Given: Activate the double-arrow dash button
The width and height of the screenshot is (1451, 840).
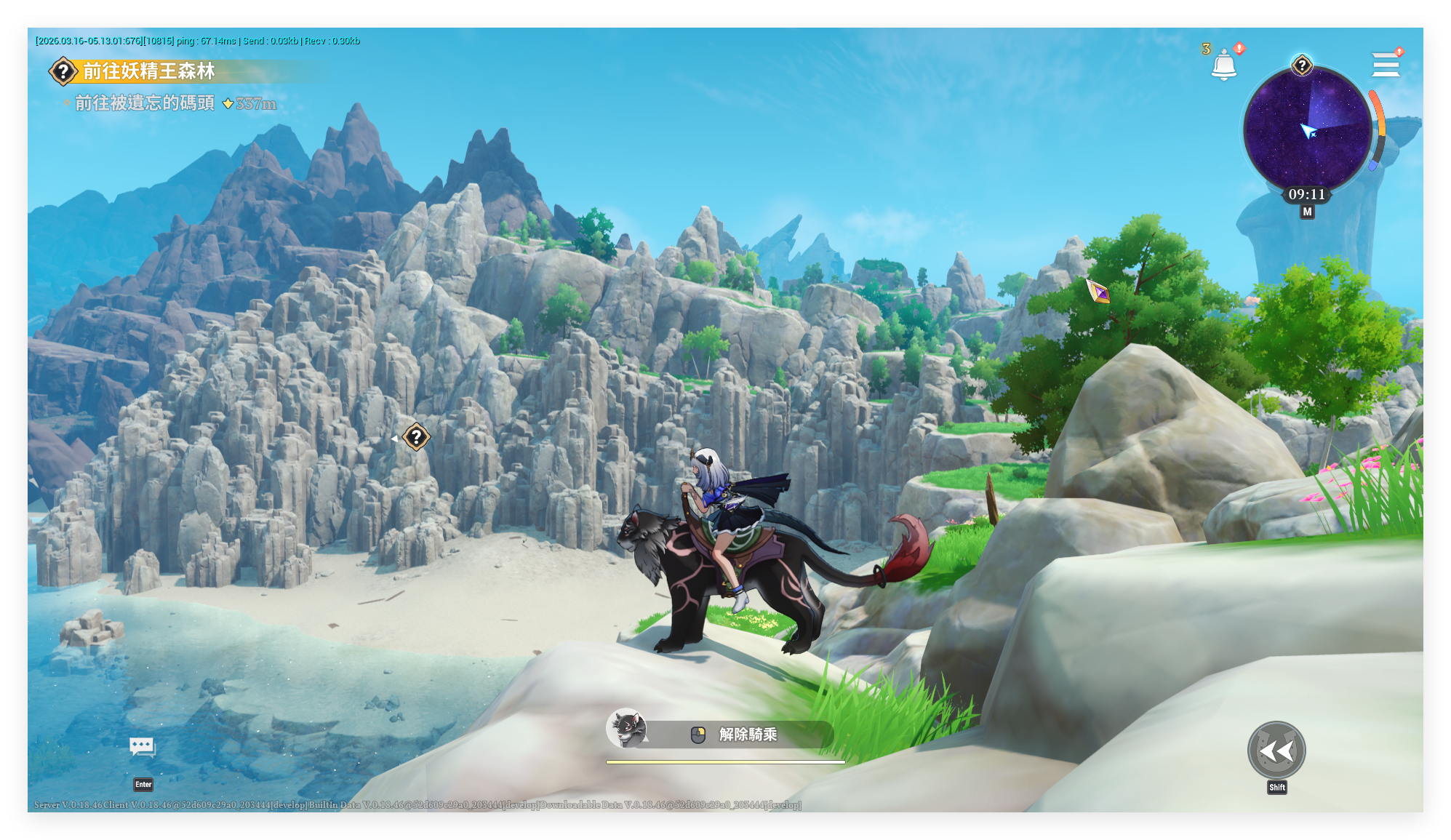Looking at the screenshot, I should 1276,751.
